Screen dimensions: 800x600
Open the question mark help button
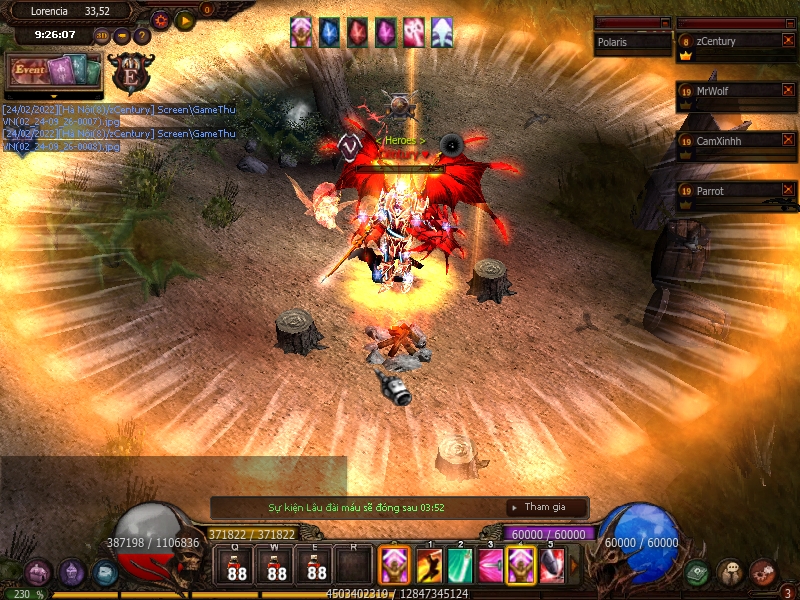pyautogui.click(x=141, y=36)
